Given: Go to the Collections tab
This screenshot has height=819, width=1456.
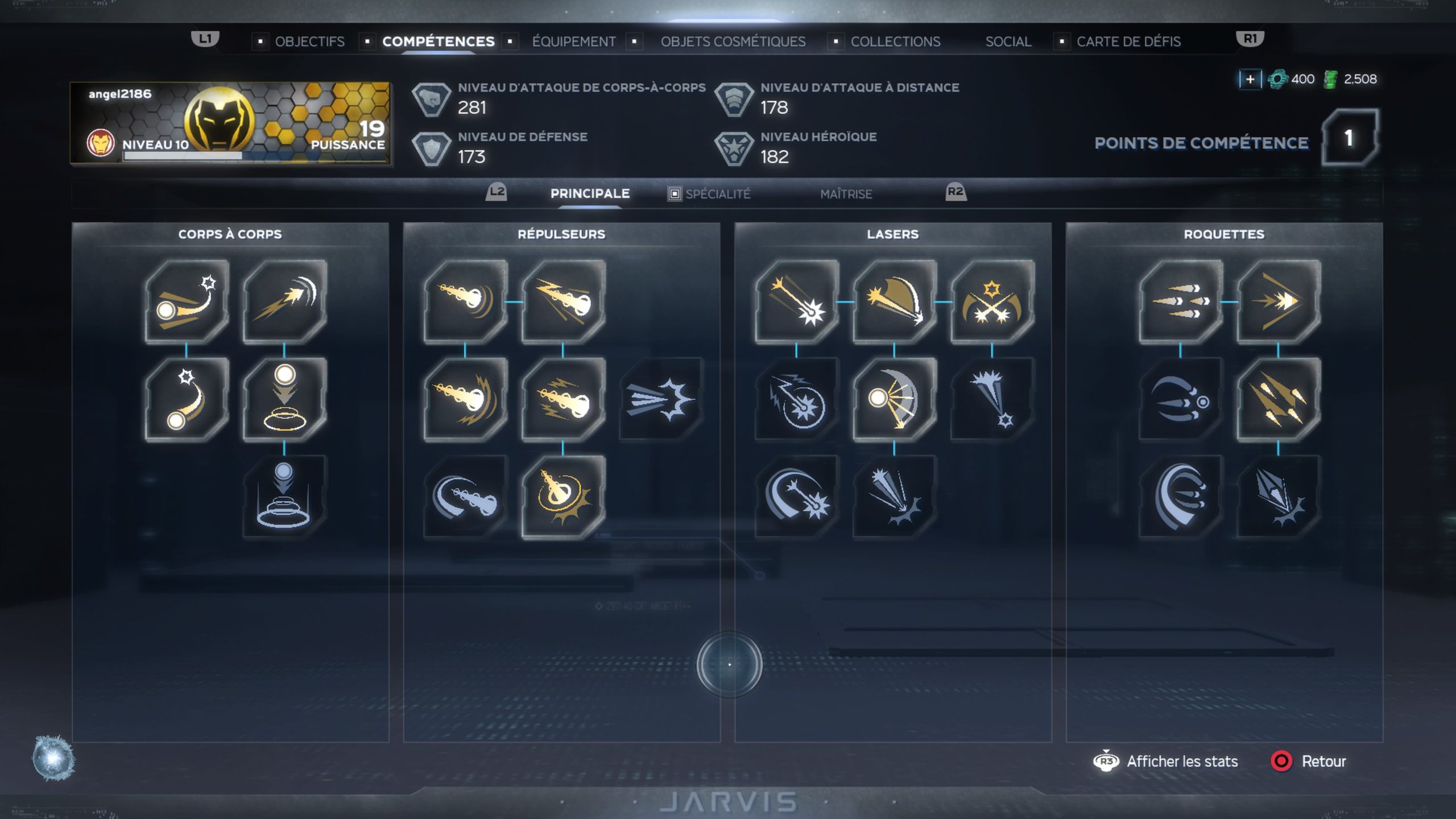Looking at the screenshot, I should click(895, 42).
